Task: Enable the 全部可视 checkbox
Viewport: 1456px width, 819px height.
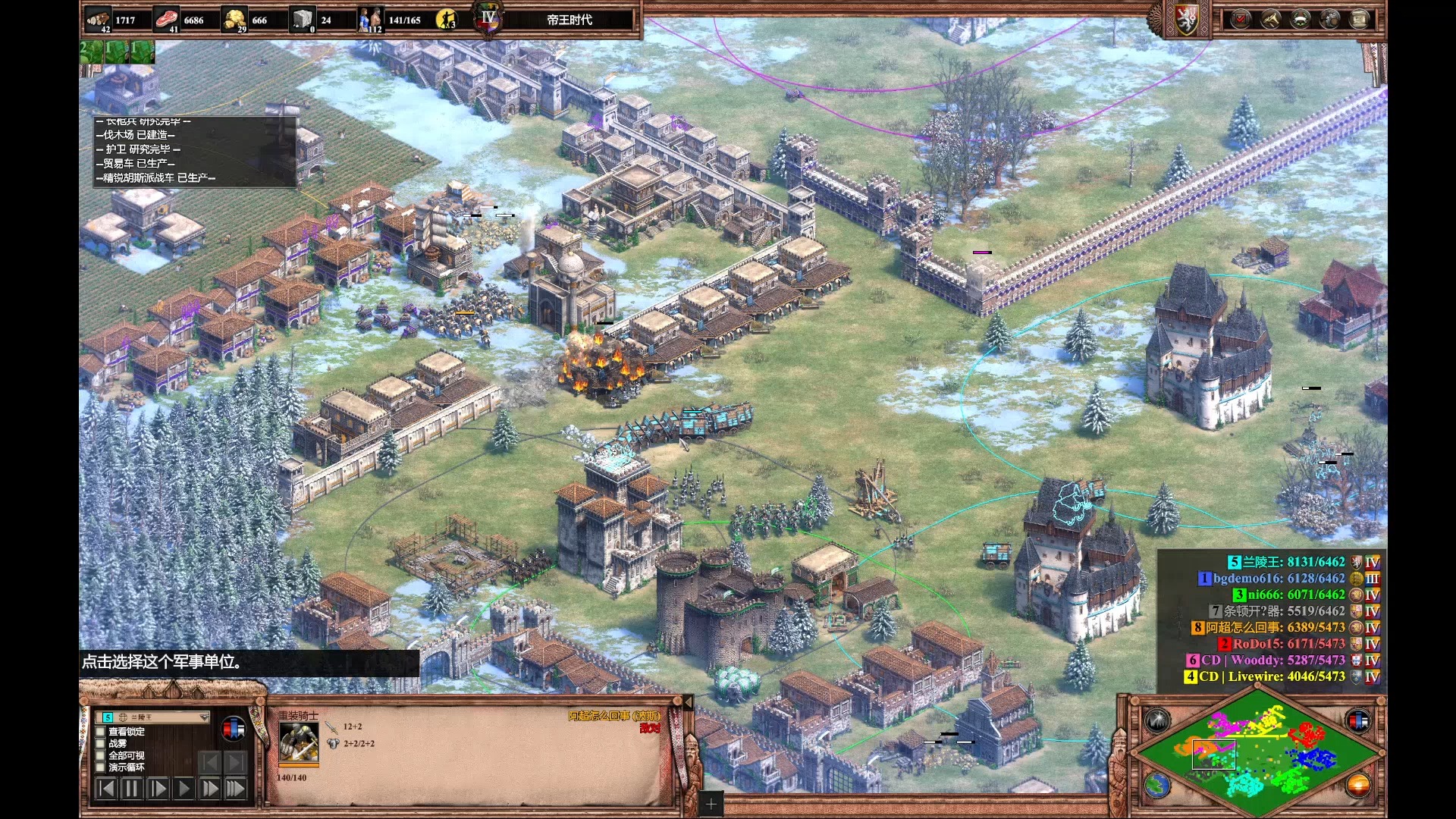Action: [100, 756]
